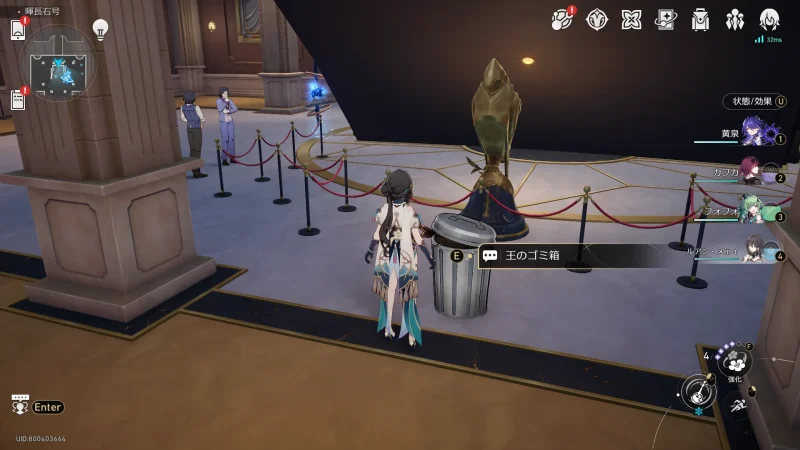Use the basic attack icon
Viewport: 800px width, 450px height.
coord(699,391)
